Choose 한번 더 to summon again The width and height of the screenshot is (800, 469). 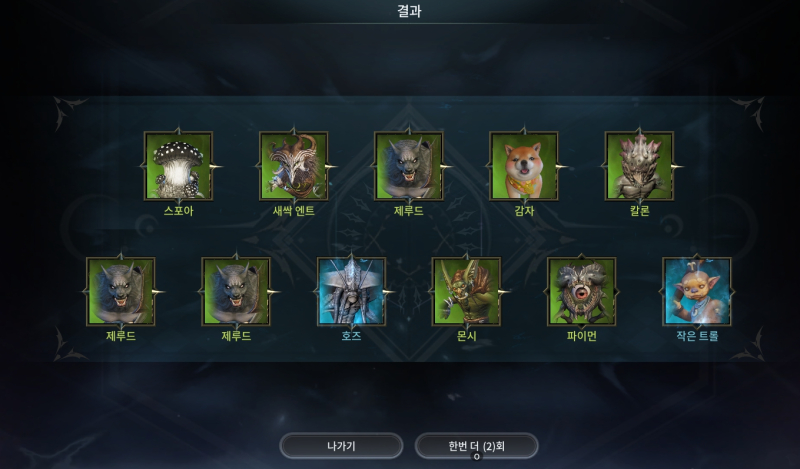477,445
